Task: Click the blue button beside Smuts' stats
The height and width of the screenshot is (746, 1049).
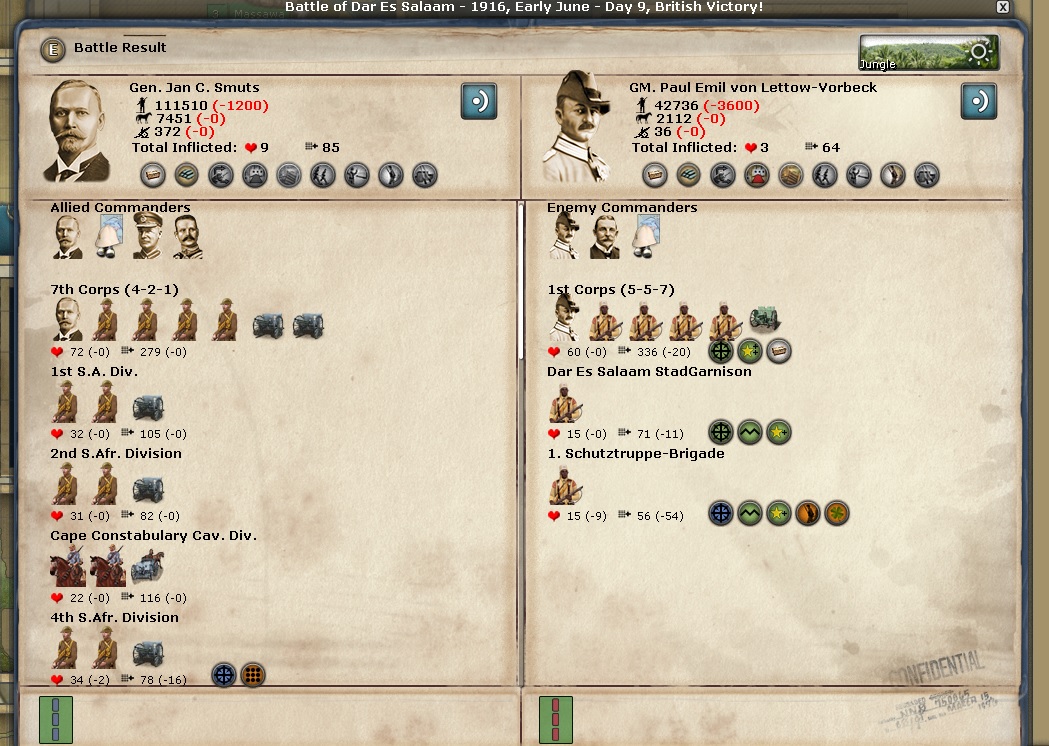Action: point(479,101)
